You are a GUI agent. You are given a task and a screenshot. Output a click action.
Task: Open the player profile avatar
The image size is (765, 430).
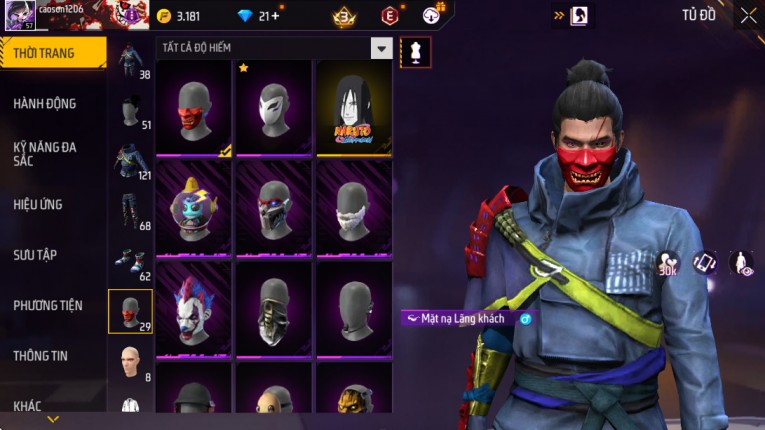(18, 16)
